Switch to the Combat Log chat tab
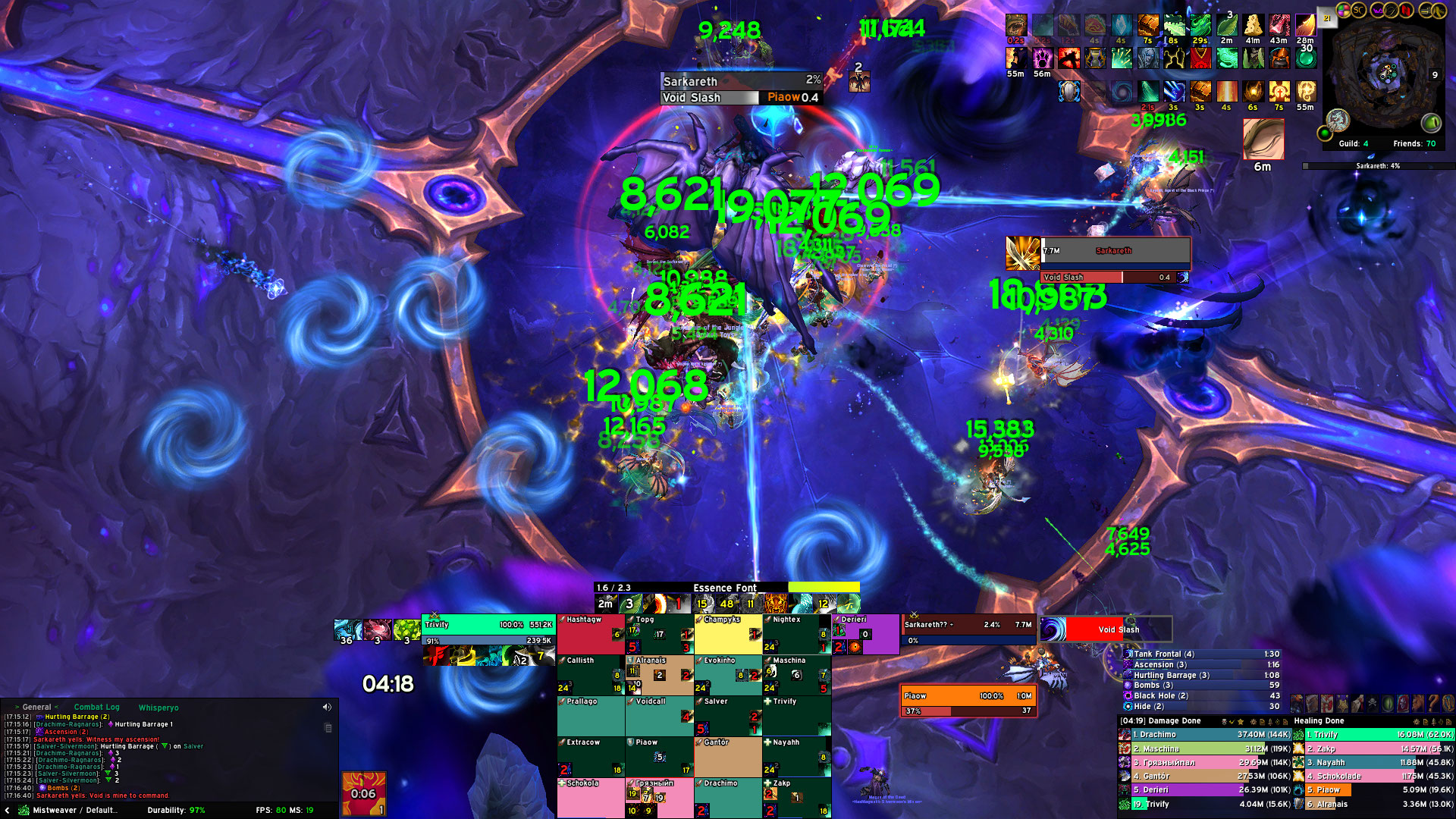The width and height of the screenshot is (1456, 819). coord(96,708)
